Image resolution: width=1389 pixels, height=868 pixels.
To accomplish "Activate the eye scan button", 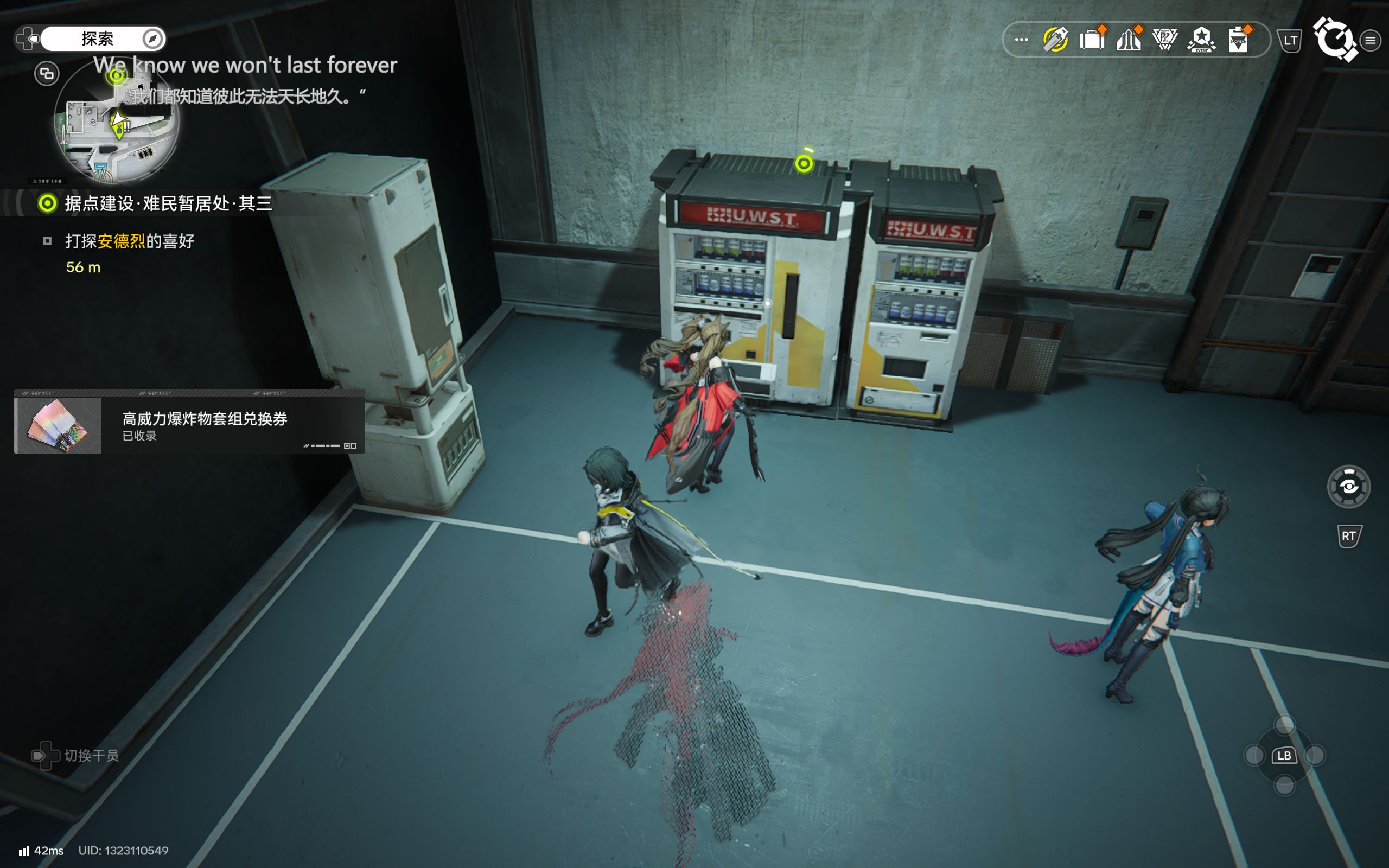I will pos(1348,487).
